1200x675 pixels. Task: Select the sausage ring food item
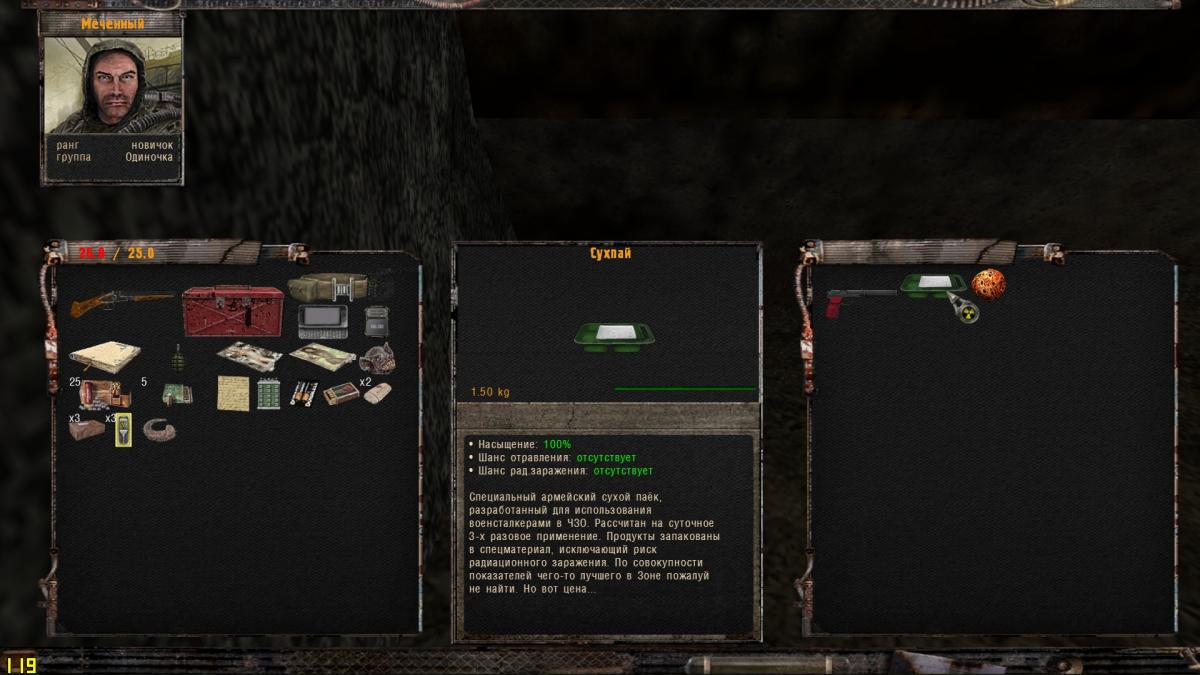click(160, 430)
